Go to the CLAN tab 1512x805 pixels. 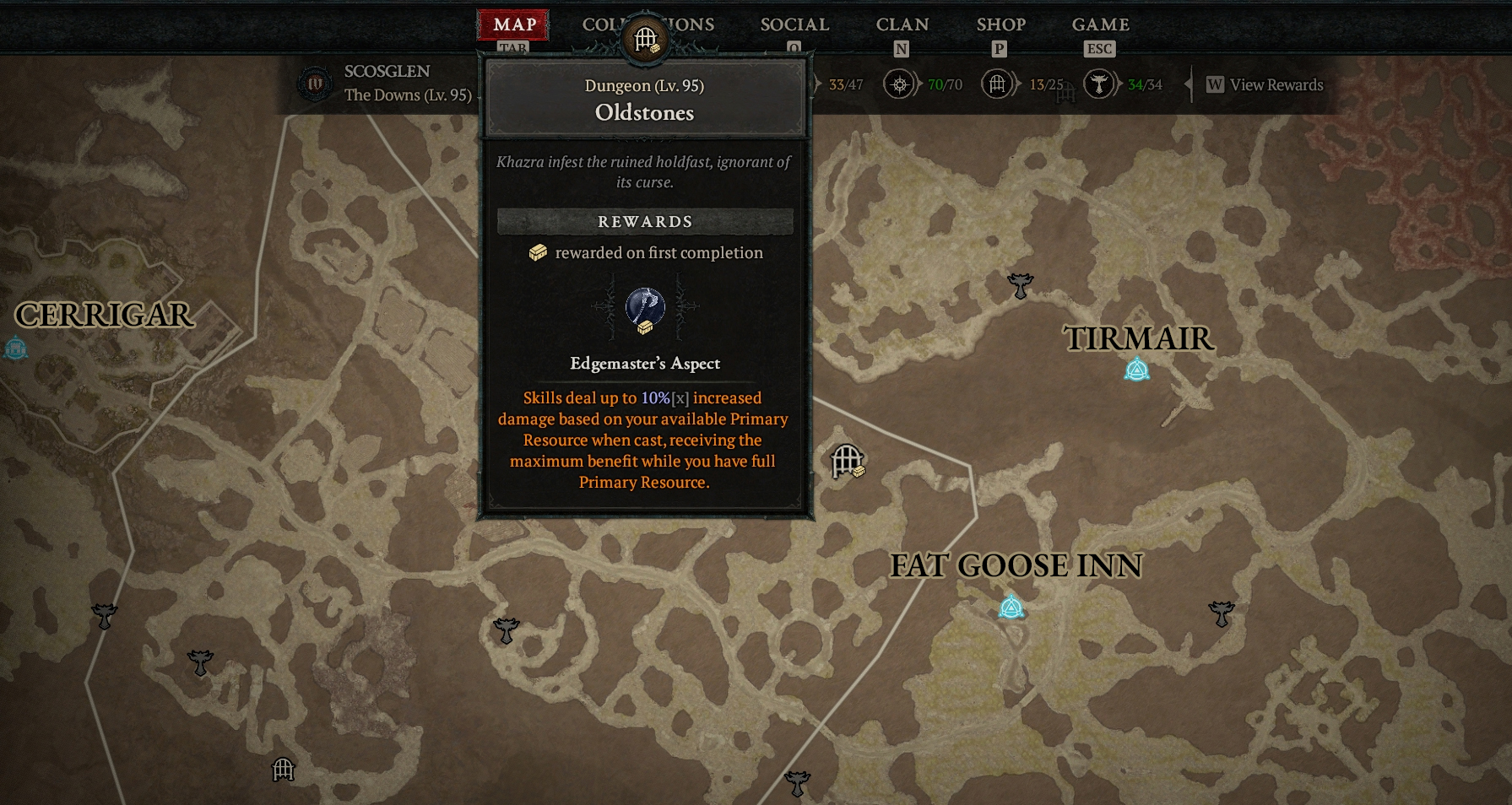click(902, 25)
